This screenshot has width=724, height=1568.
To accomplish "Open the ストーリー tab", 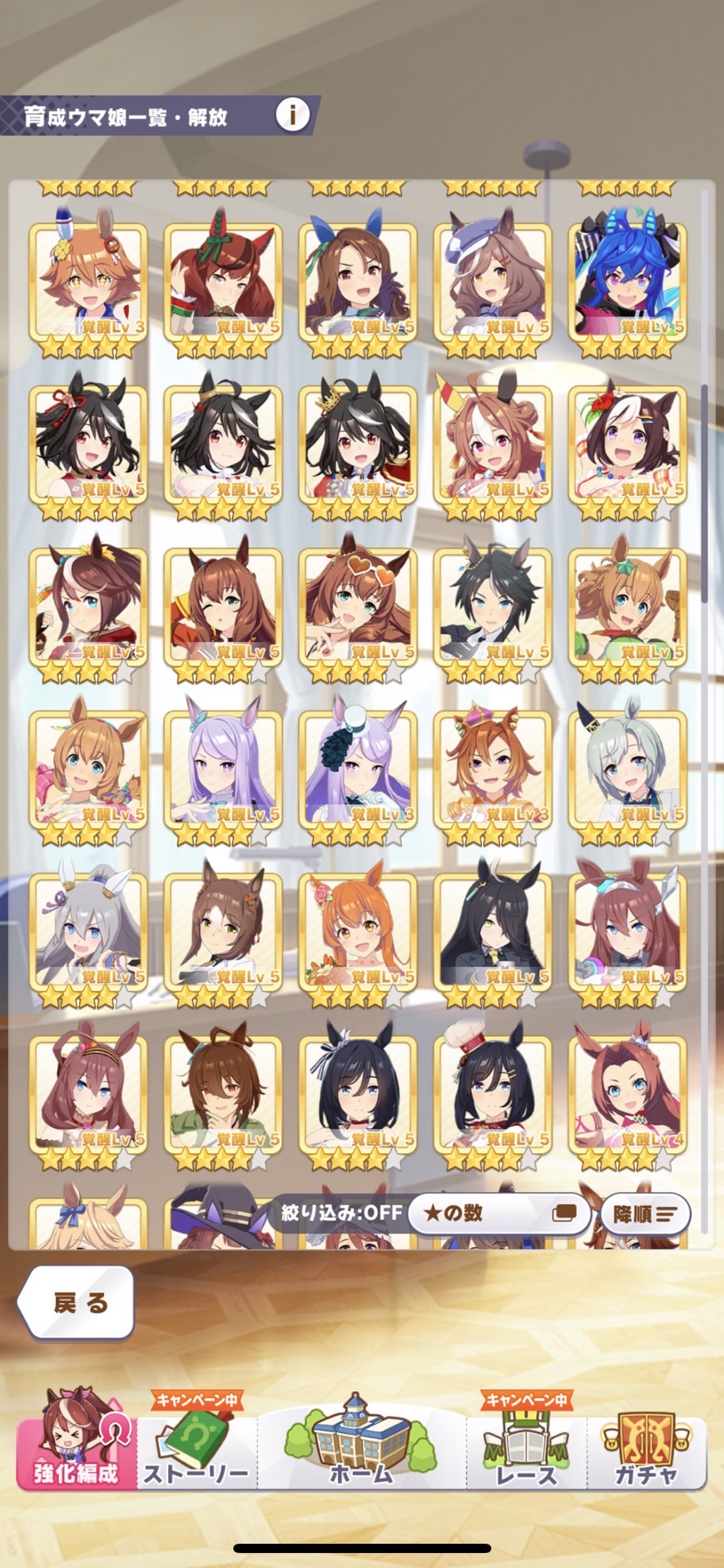I will [x=196, y=1445].
